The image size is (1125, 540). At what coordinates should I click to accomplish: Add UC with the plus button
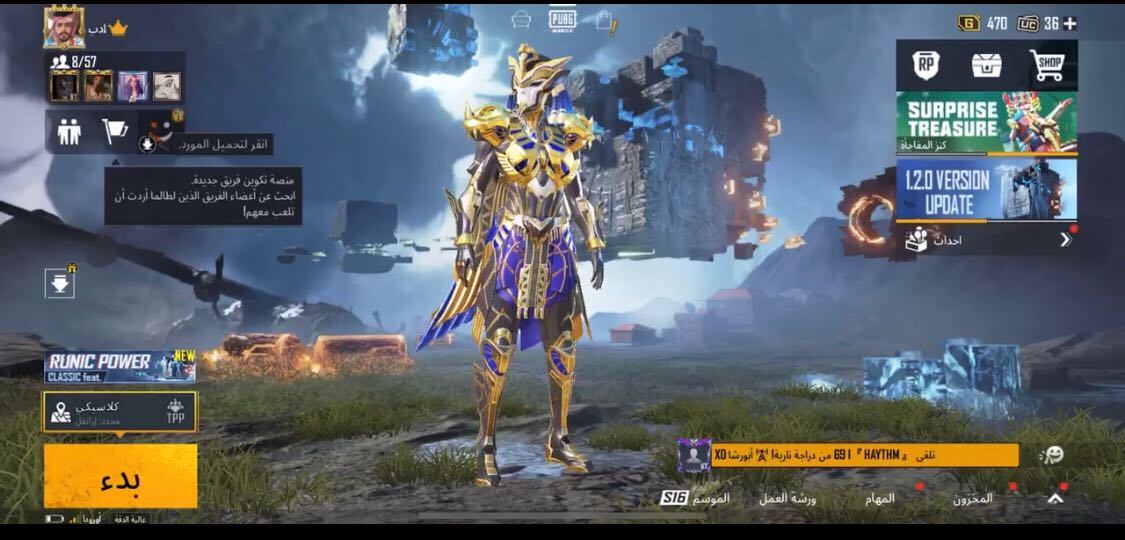tap(1069, 23)
